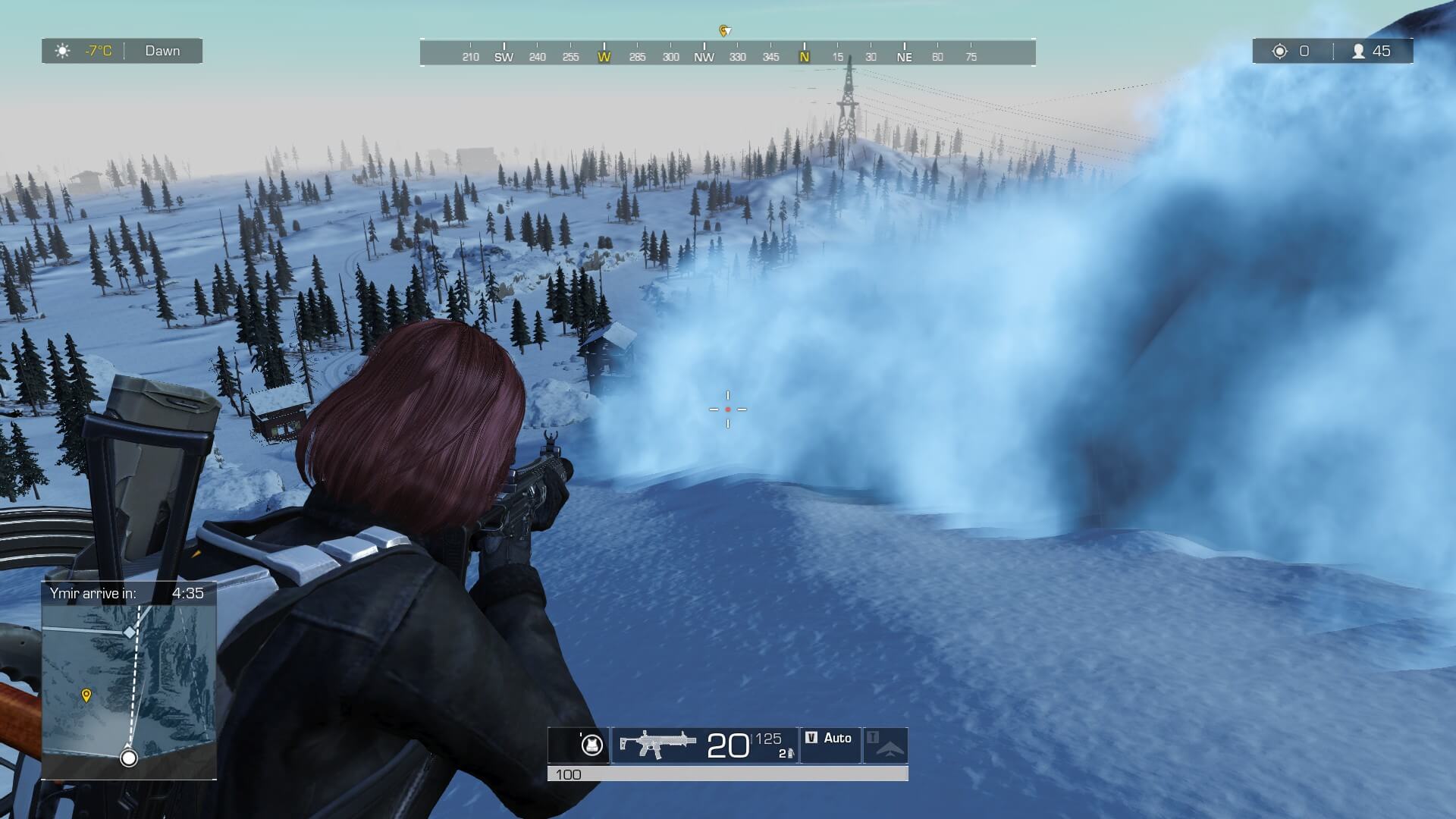1456x819 pixels.
Task: Click the yellow marker above the compass
Action: click(x=724, y=30)
